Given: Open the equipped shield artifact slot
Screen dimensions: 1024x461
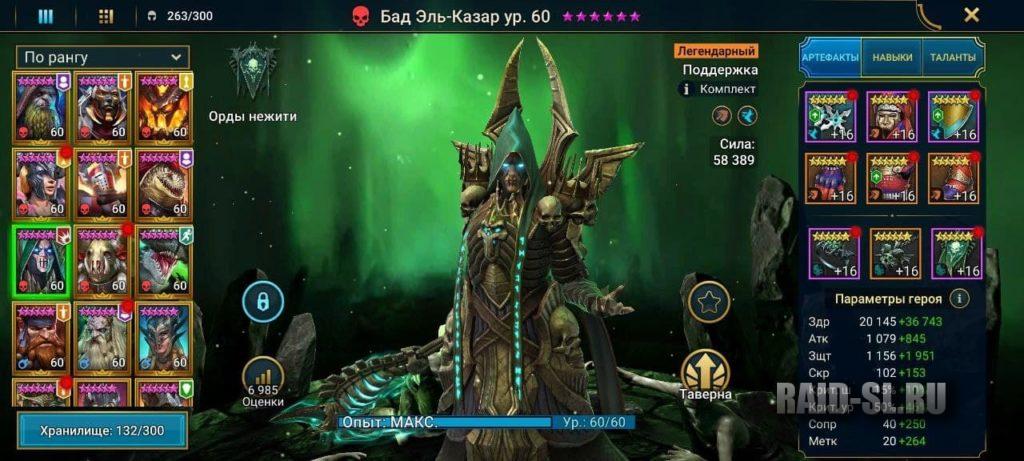Looking at the screenshot, I should point(954,116).
